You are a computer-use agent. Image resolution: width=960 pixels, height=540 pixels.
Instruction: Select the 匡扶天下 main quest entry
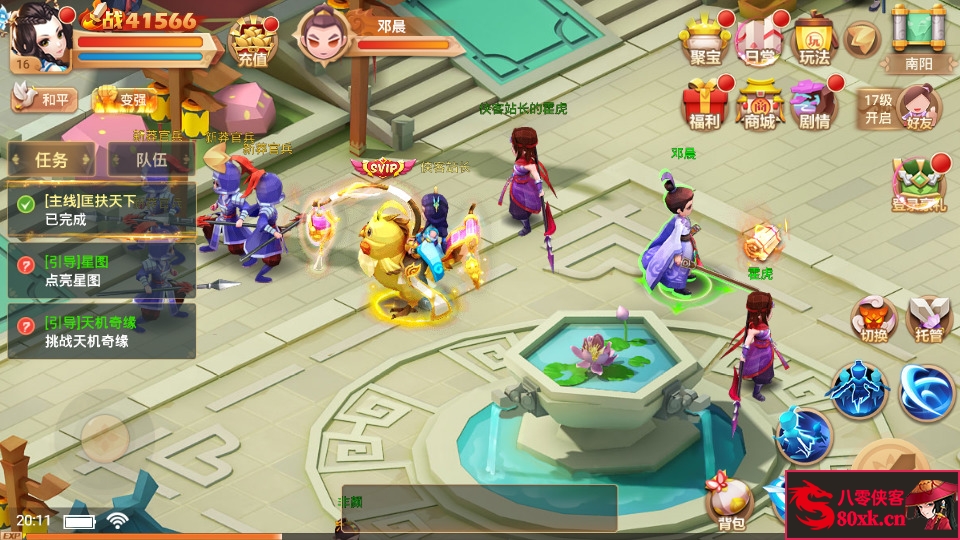(x=101, y=210)
